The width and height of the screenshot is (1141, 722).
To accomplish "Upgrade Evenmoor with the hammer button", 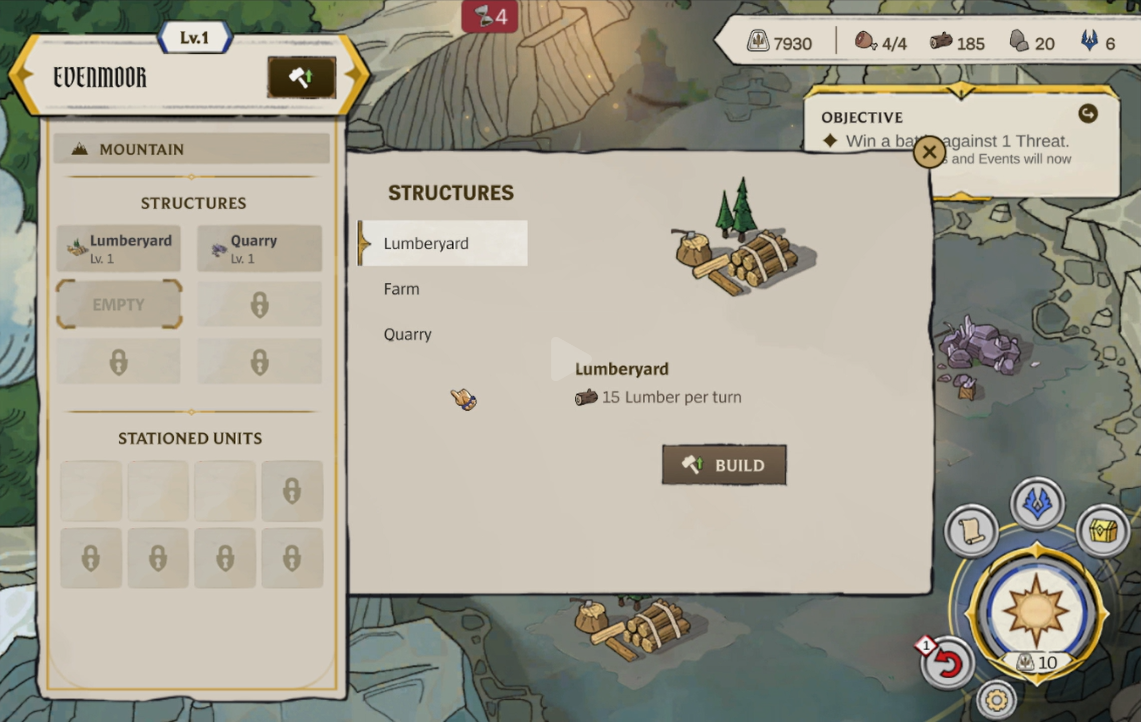I will coord(301,78).
